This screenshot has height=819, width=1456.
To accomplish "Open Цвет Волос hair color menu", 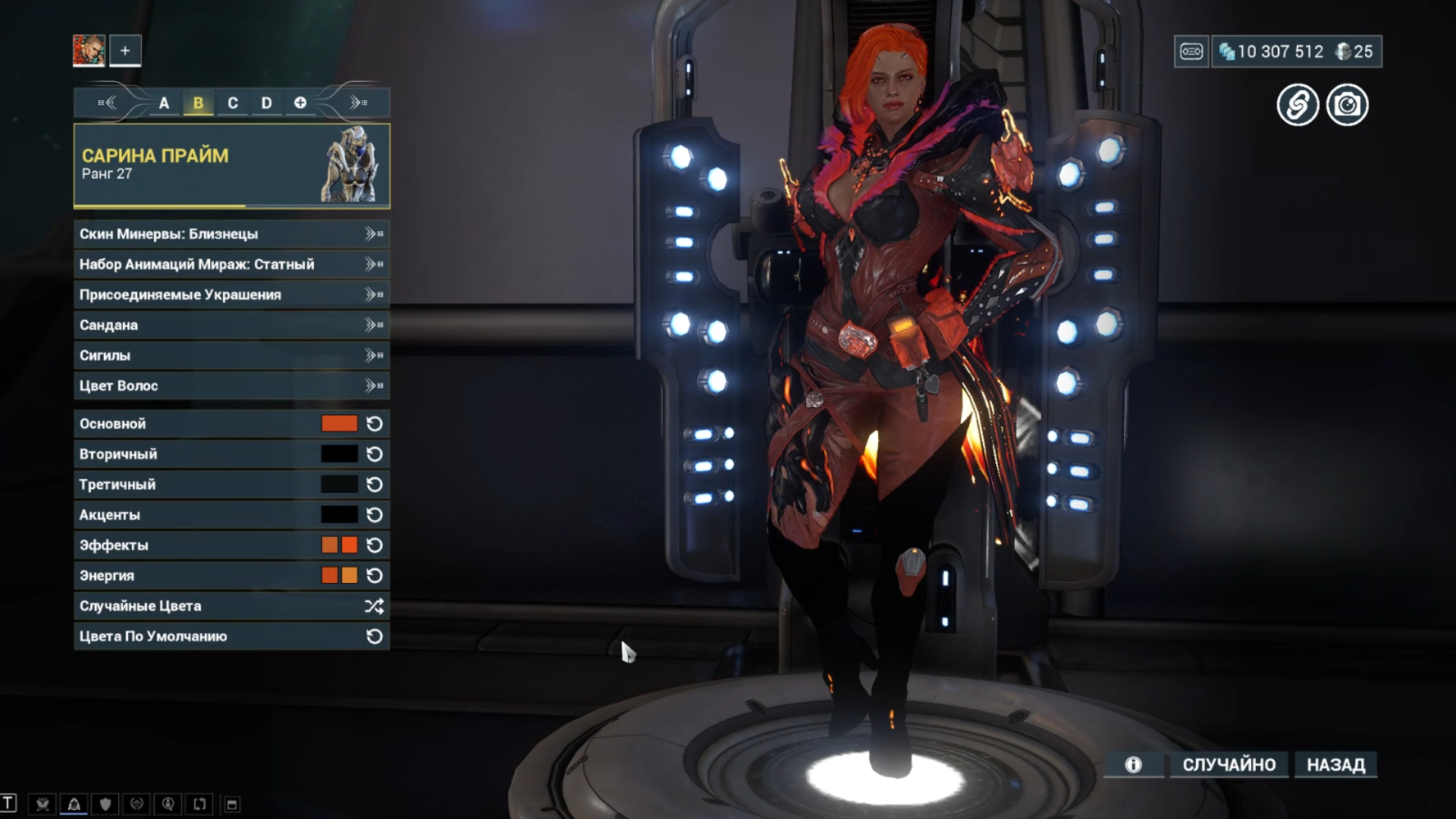I will coord(231,386).
